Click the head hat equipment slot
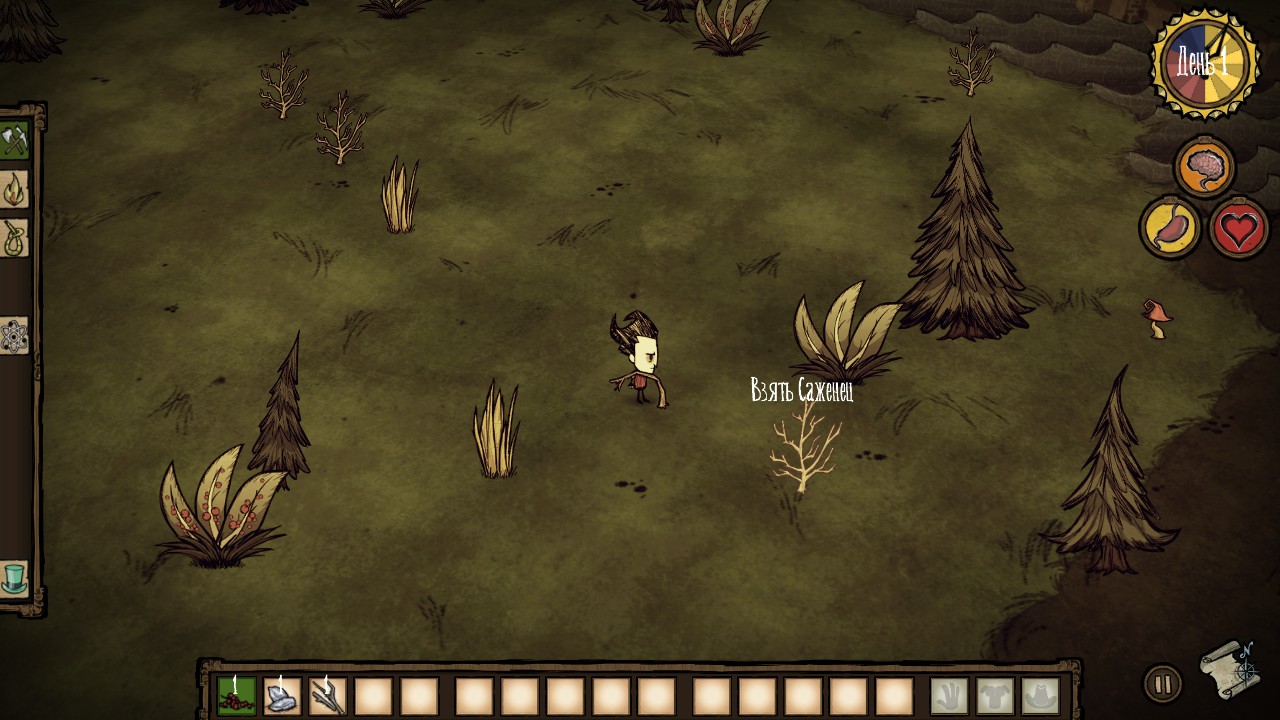Screen dimensions: 1280x720 click(1041, 696)
